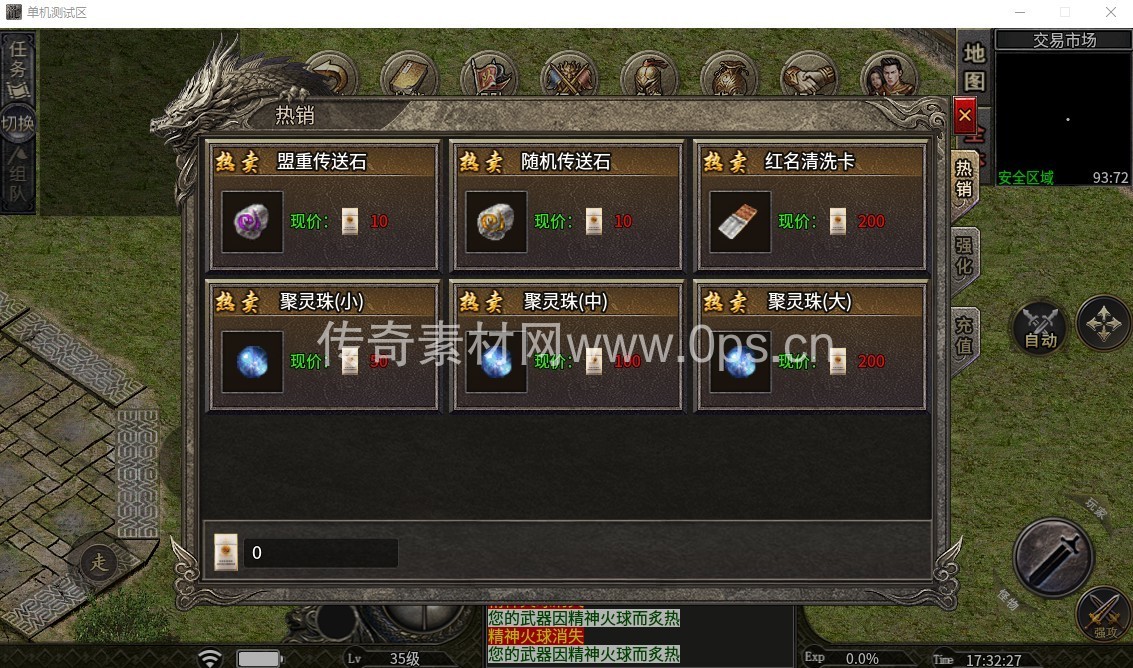
Task: Open the 地图 map button
Action: tap(974, 68)
